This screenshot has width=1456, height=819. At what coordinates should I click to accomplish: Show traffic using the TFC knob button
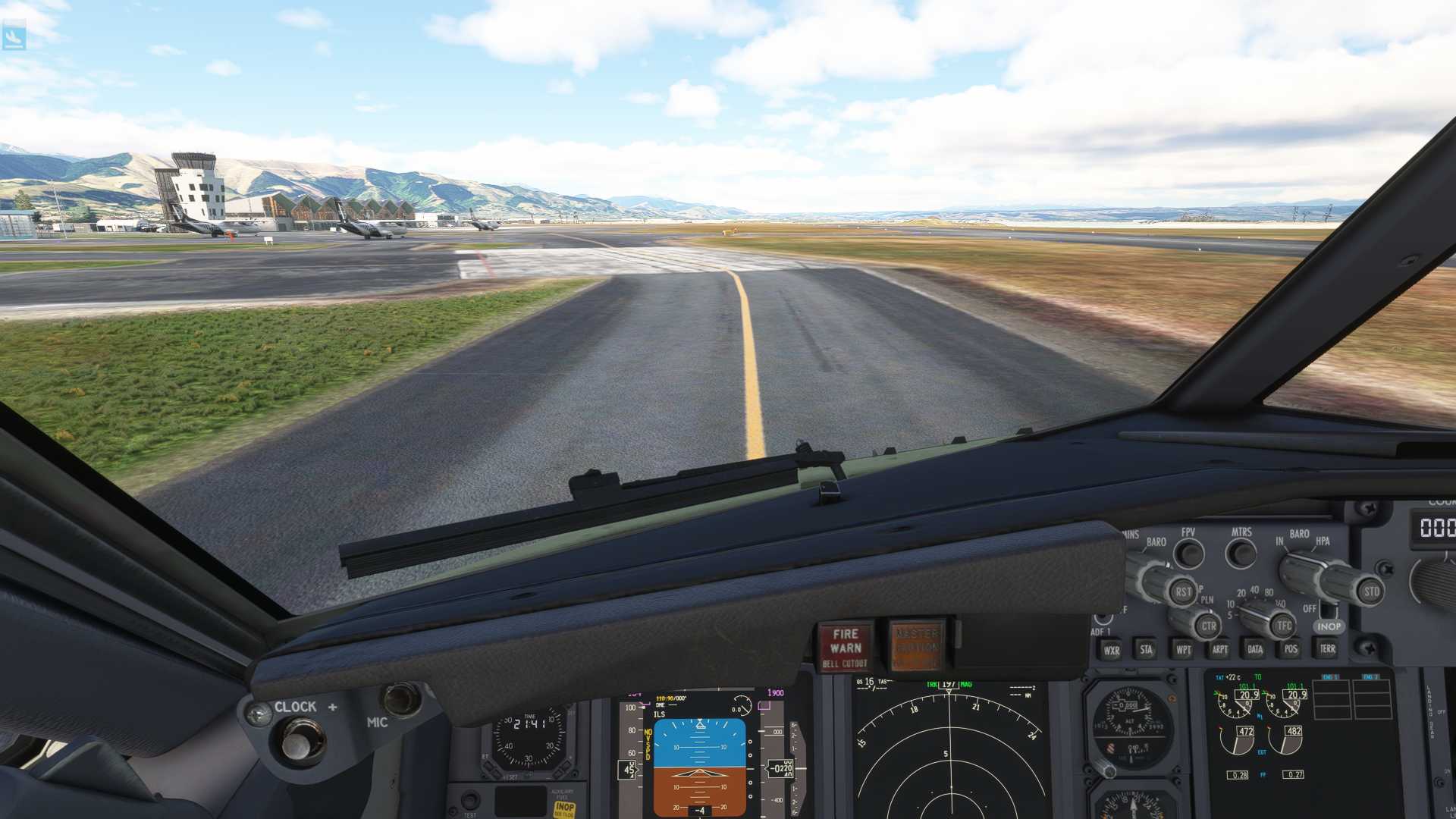pos(1283,626)
